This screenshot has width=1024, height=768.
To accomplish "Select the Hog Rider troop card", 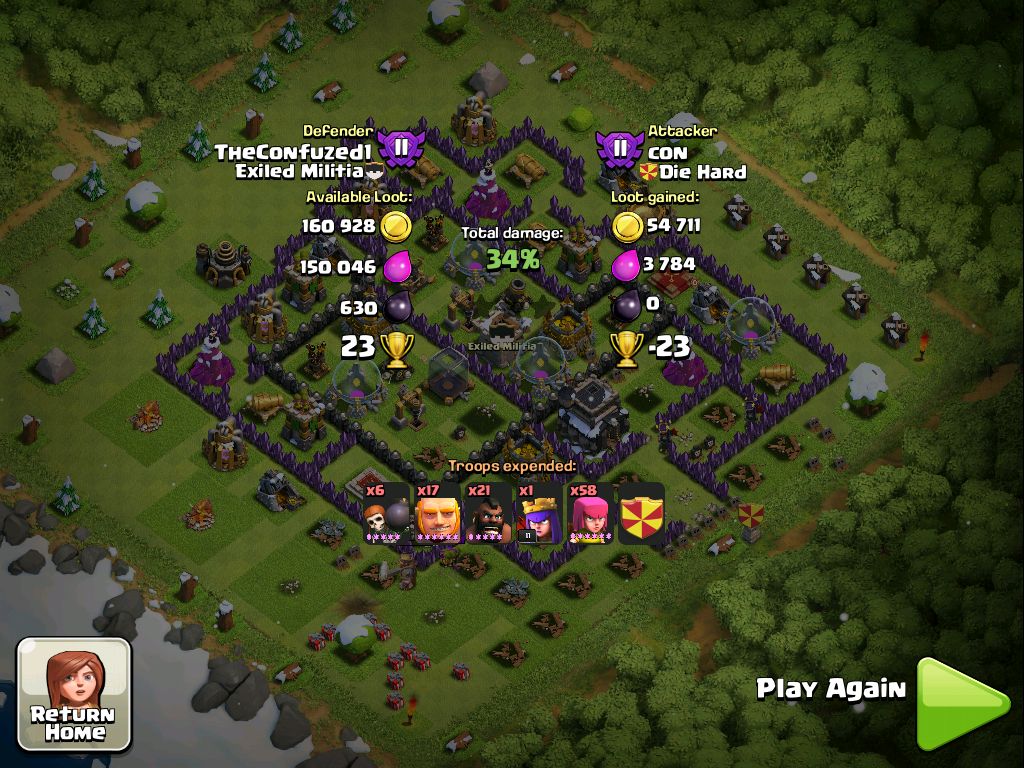I will pos(489,514).
